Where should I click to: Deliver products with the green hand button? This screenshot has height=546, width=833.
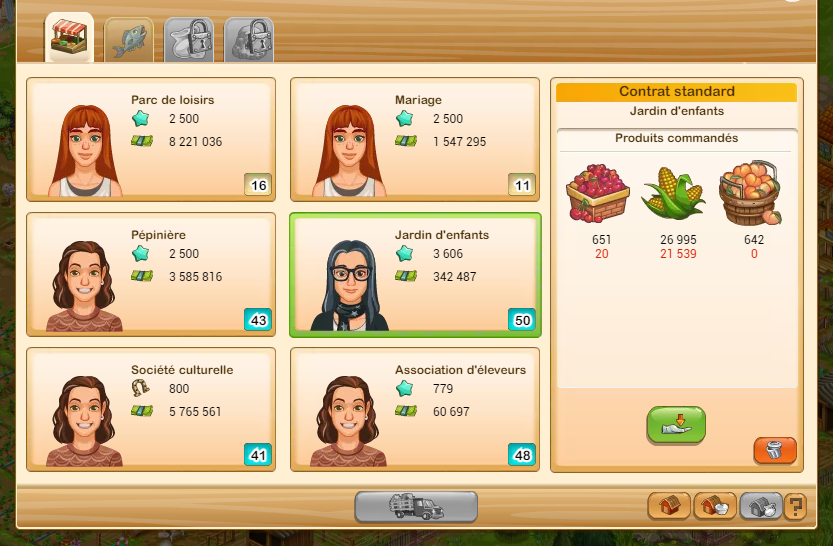[676, 424]
